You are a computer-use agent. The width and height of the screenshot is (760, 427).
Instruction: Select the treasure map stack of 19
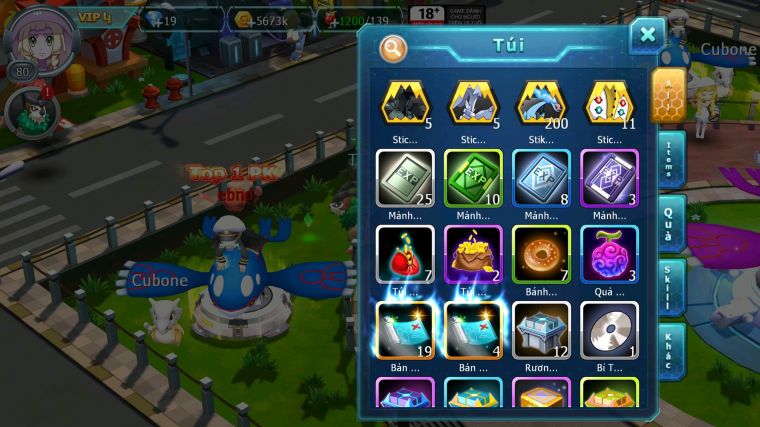coord(405,330)
